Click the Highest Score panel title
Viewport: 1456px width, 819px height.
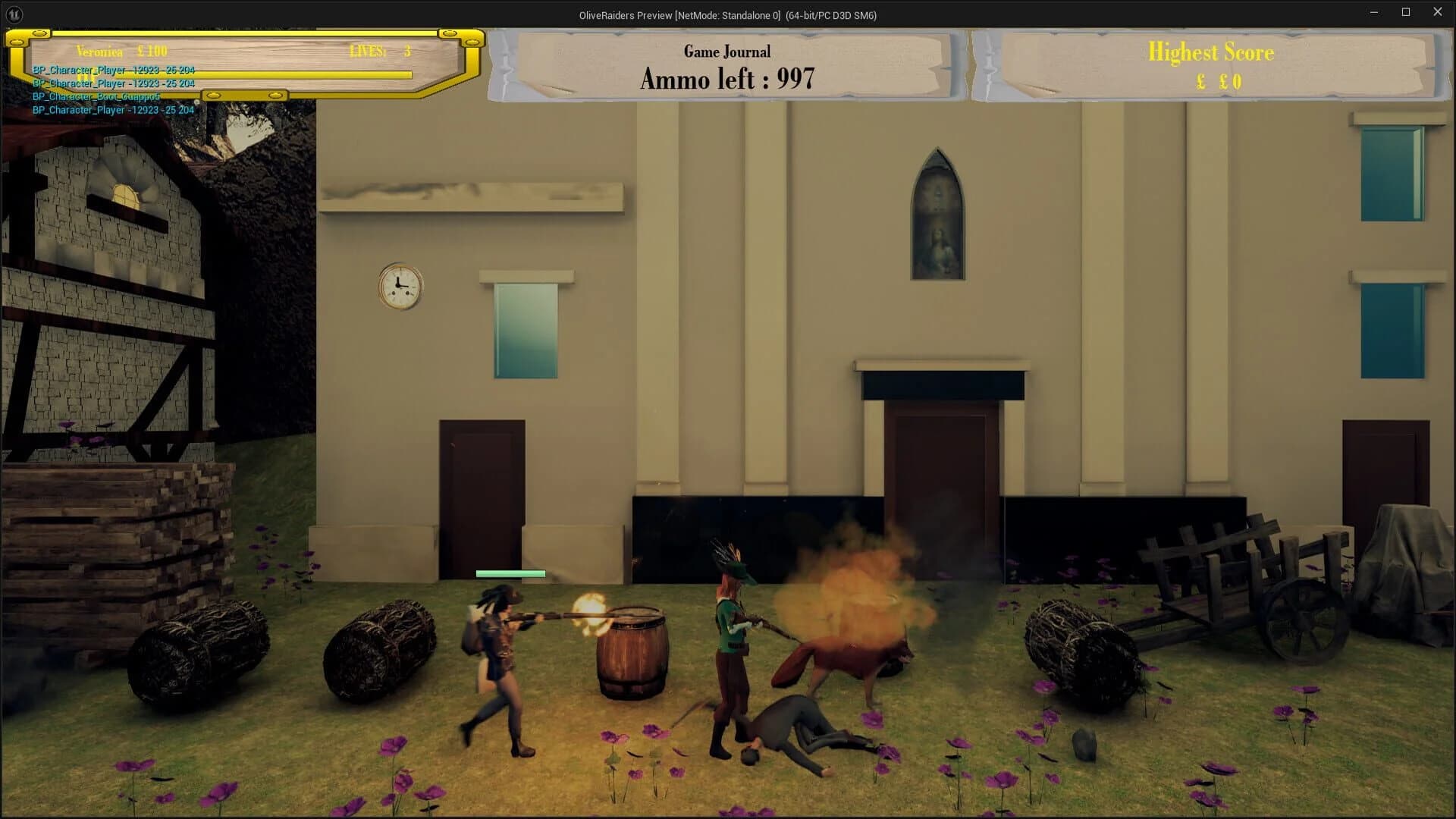pyautogui.click(x=1211, y=52)
